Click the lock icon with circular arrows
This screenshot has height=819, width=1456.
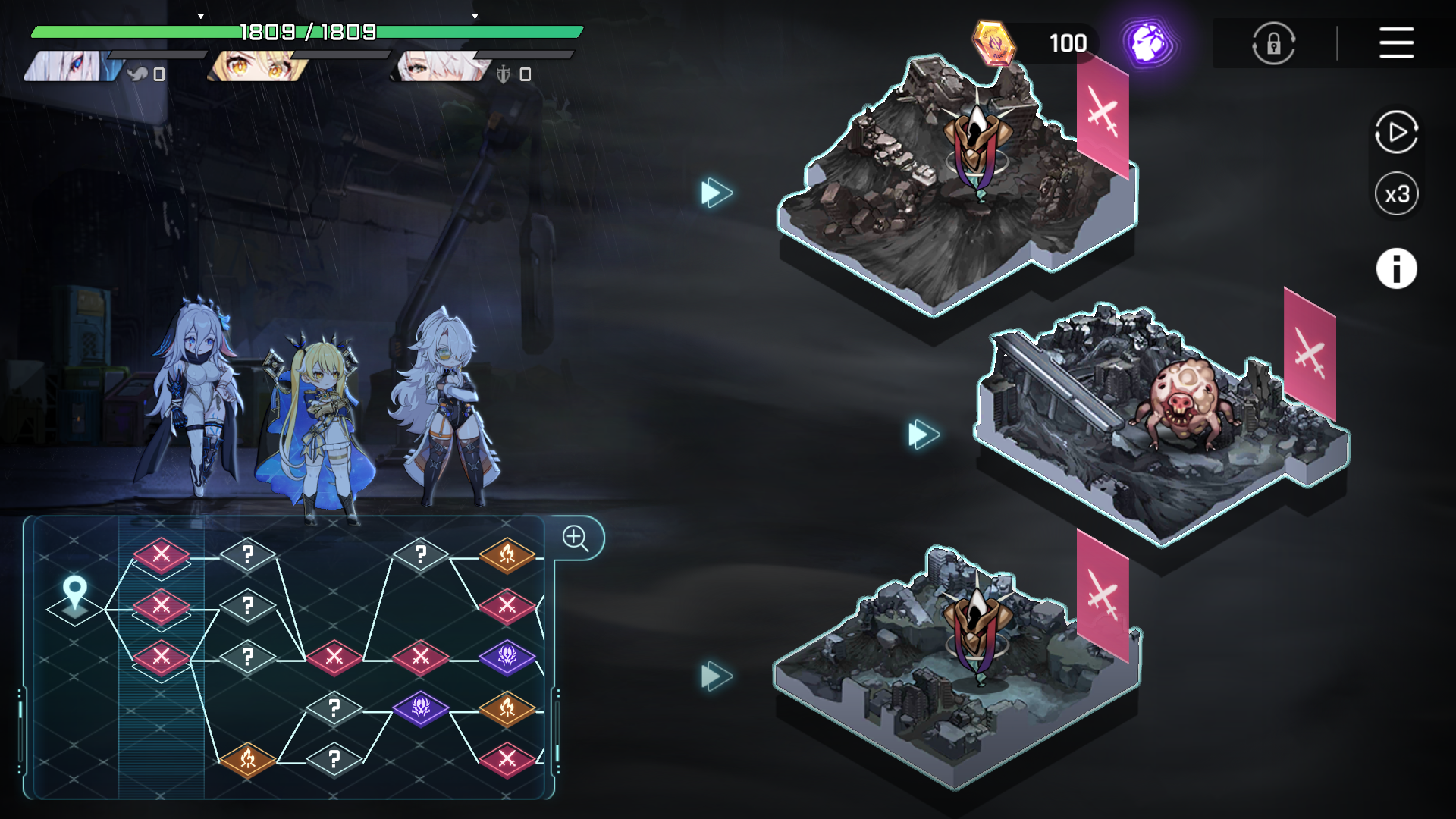pyautogui.click(x=1273, y=43)
